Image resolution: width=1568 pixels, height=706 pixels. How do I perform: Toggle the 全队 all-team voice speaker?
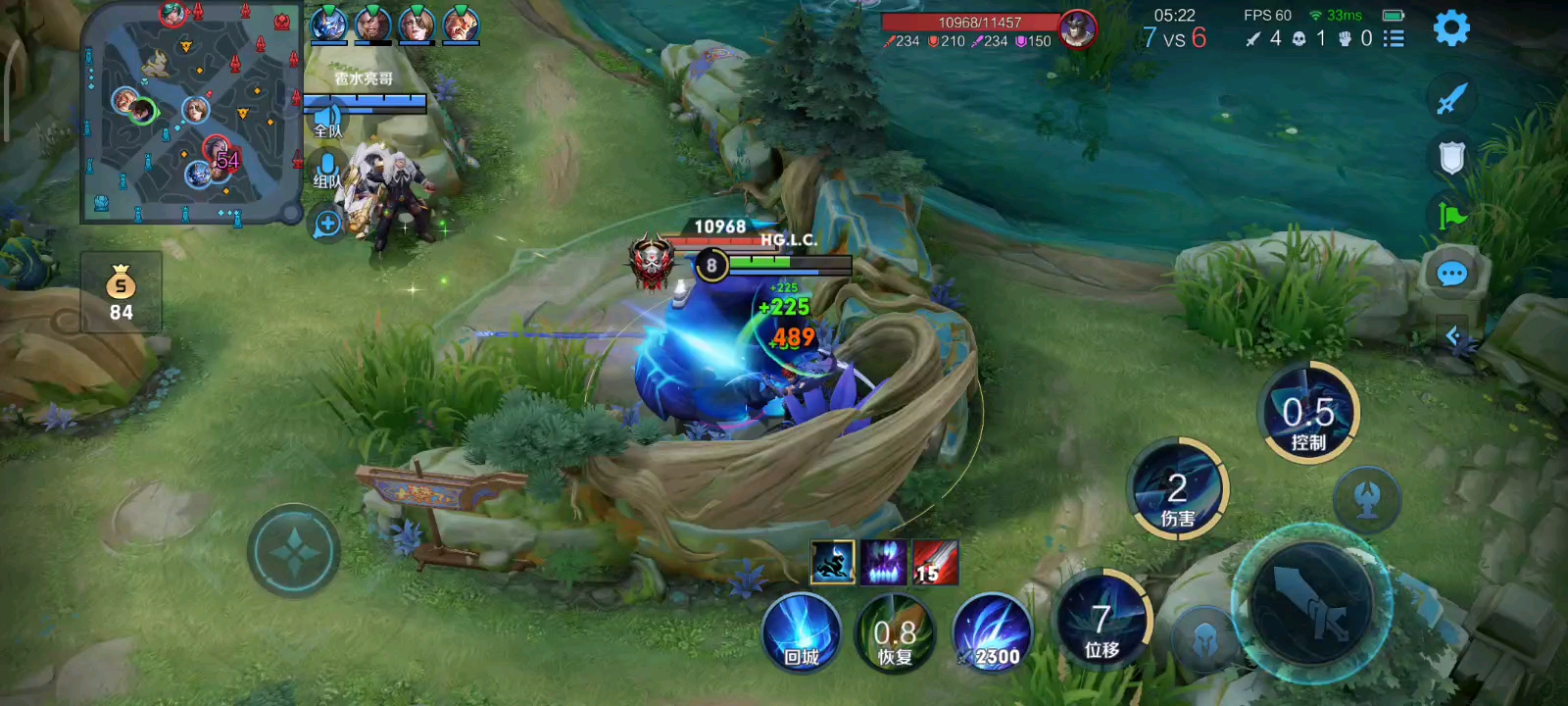pos(327,122)
